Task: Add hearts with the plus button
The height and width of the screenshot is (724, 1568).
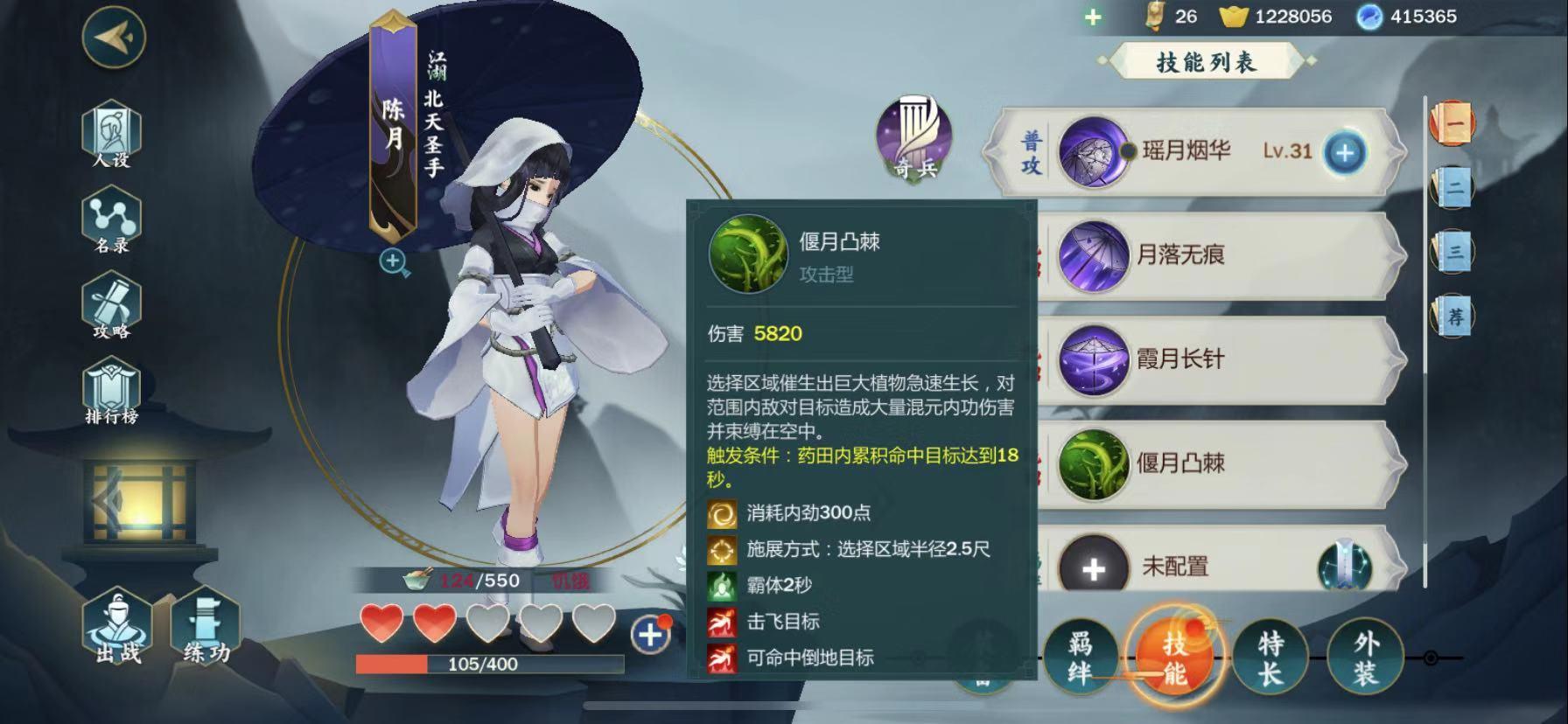Action: click(650, 634)
